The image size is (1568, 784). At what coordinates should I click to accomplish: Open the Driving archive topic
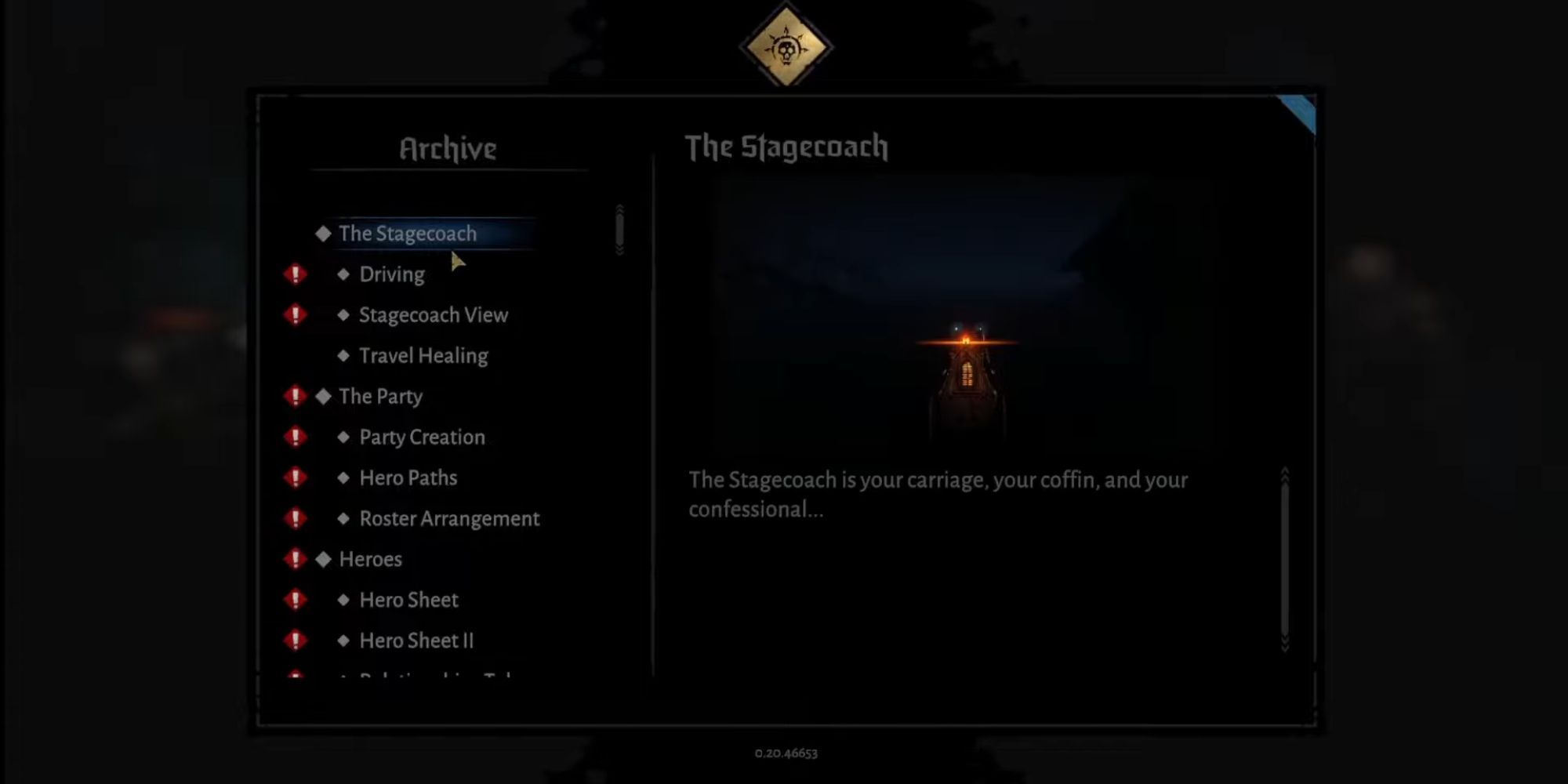click(x=391, y=274)
